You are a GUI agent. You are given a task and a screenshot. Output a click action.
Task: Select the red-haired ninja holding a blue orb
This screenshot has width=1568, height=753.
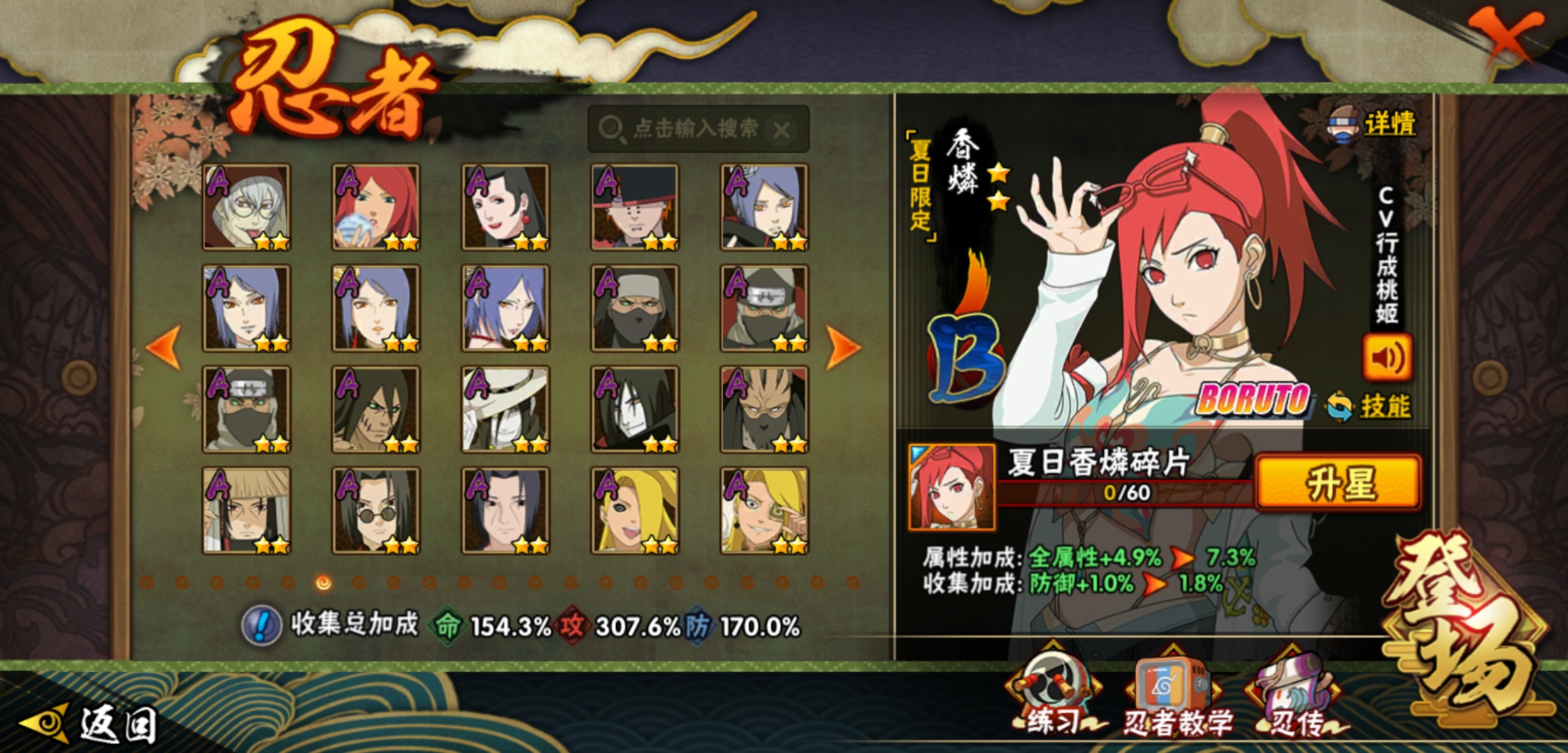pyautogui.click(x=376, y=207)
